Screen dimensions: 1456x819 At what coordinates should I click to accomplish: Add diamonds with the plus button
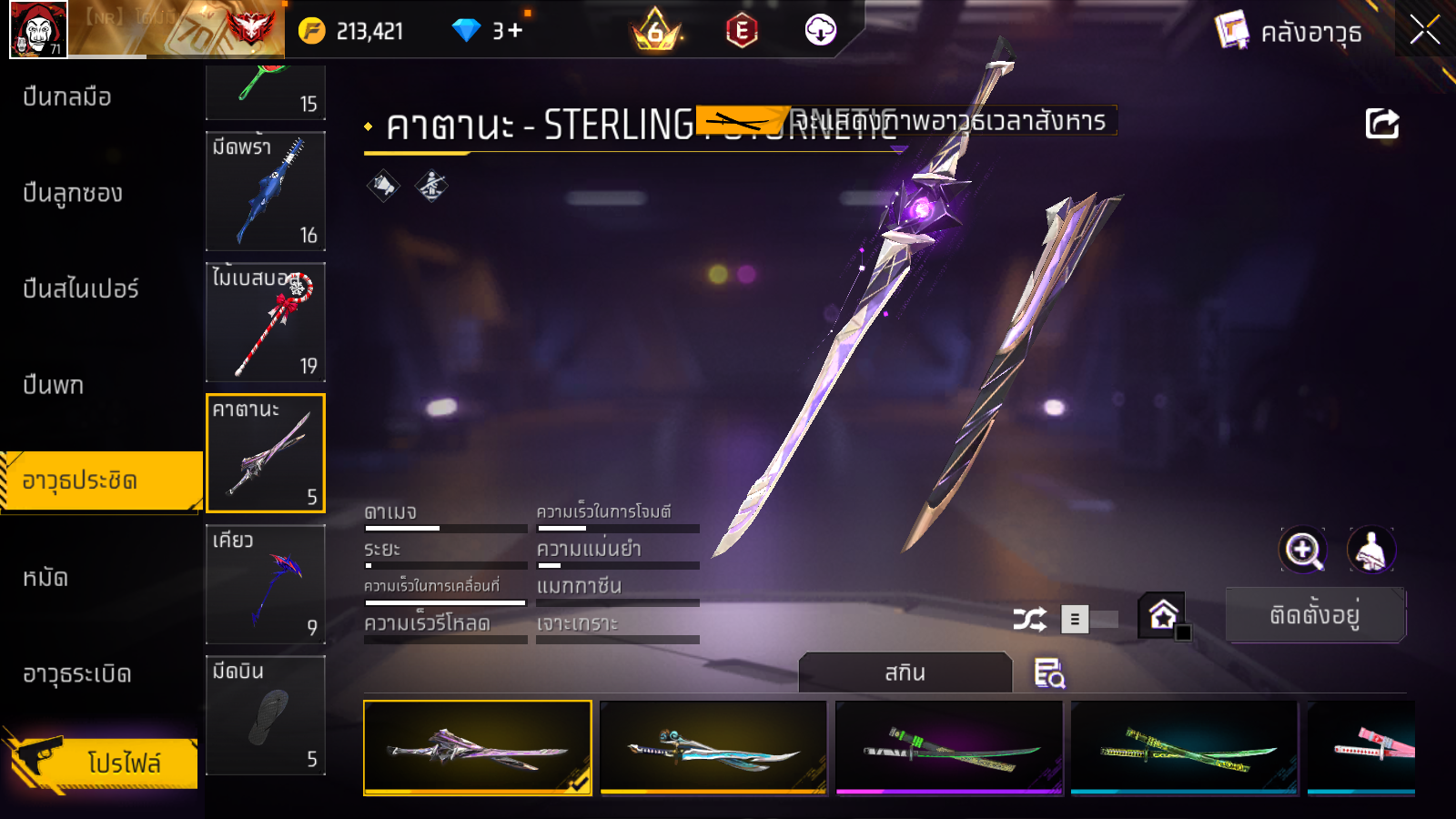[515, 31]
